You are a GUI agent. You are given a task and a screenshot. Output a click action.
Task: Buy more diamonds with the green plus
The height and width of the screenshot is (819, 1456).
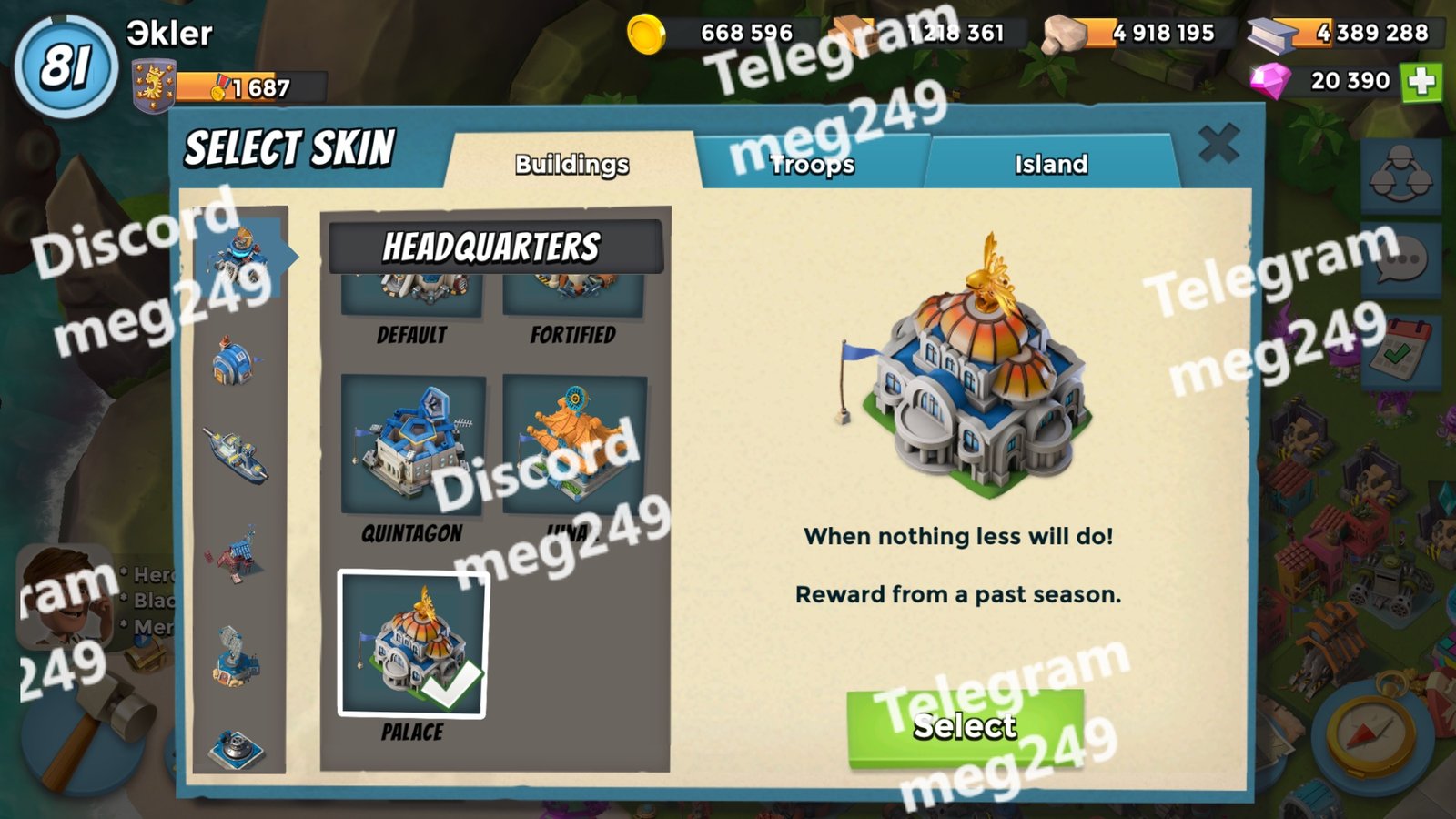1421,82
